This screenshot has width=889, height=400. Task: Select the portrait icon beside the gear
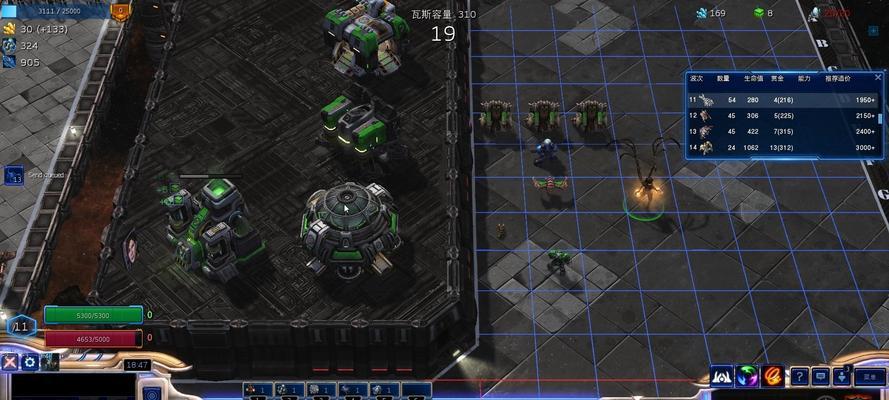[50, 363]
